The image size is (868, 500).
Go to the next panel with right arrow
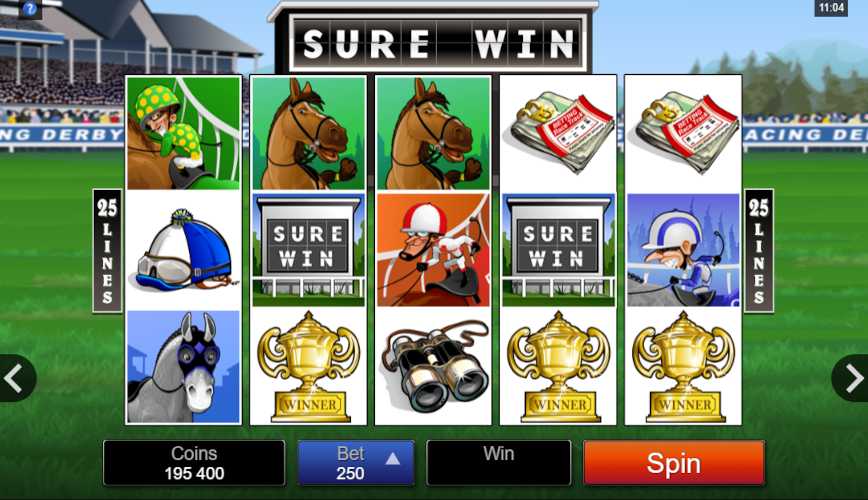[x=852, y=378]
